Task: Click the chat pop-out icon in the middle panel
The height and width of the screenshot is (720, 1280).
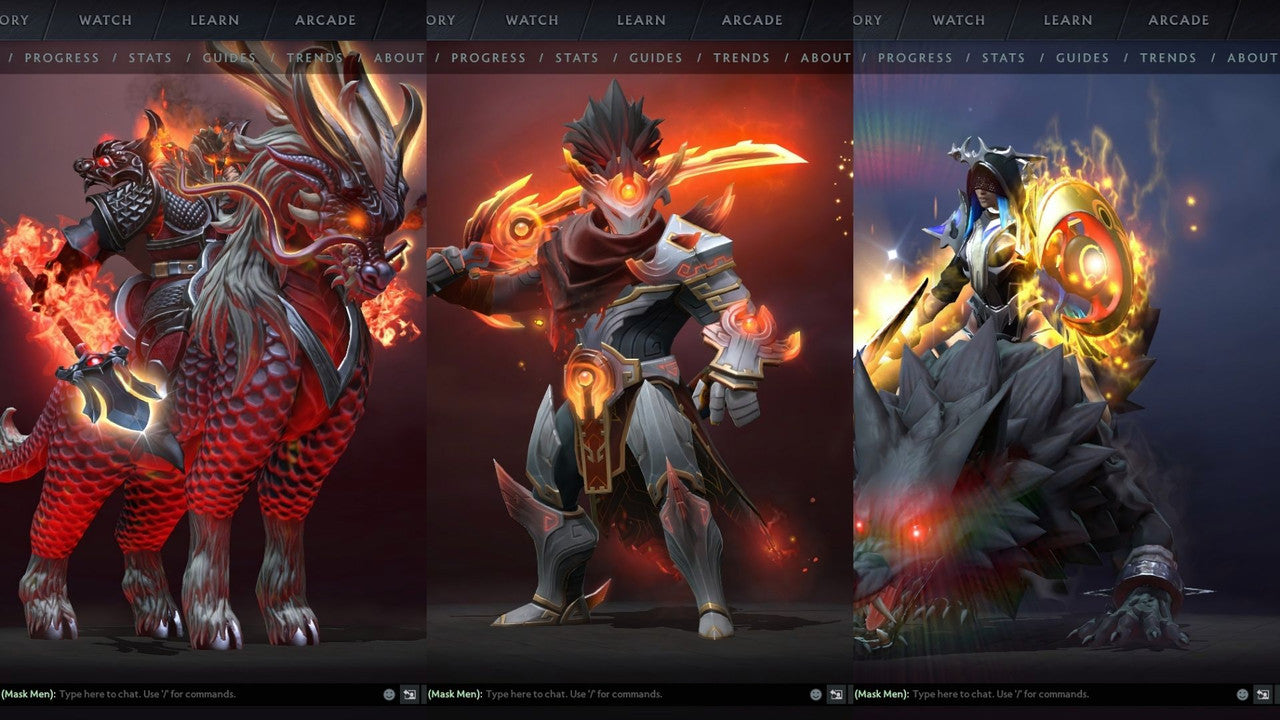Action: pos(837,693)
